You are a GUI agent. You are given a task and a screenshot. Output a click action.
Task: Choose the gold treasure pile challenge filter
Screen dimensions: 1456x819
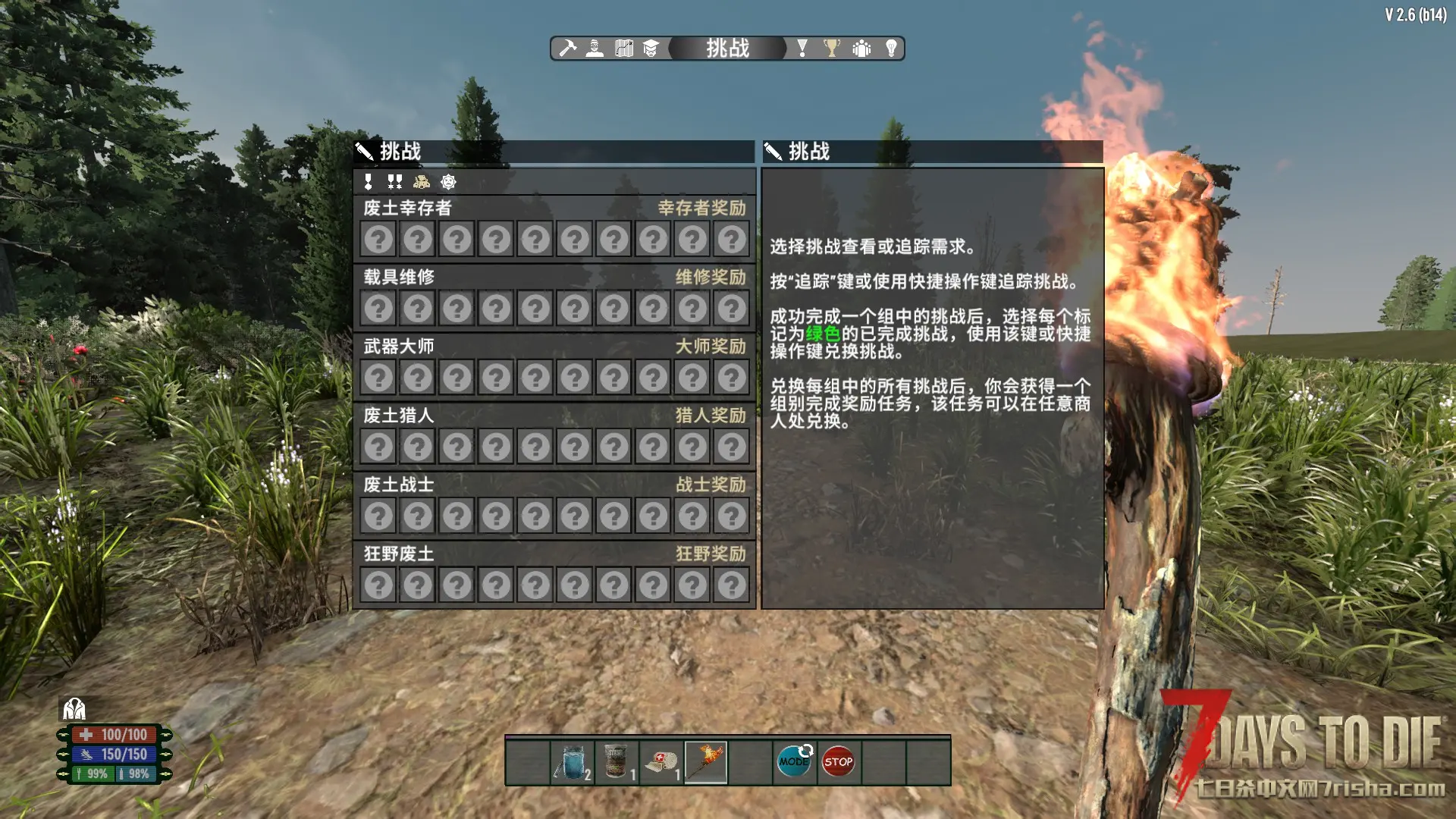click(422, 182)
